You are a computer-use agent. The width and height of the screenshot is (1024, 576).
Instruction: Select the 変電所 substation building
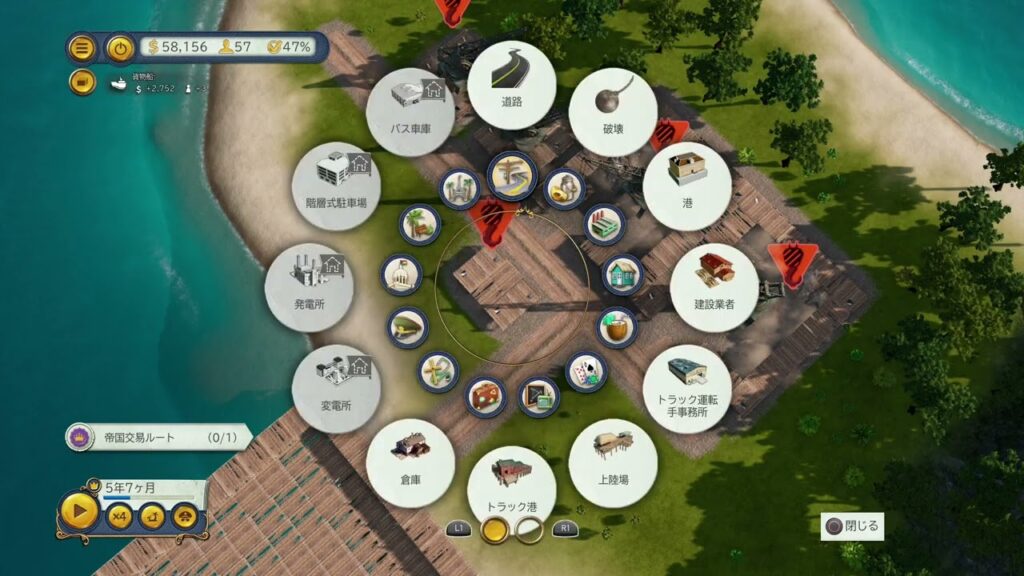[x=336, y=388]
